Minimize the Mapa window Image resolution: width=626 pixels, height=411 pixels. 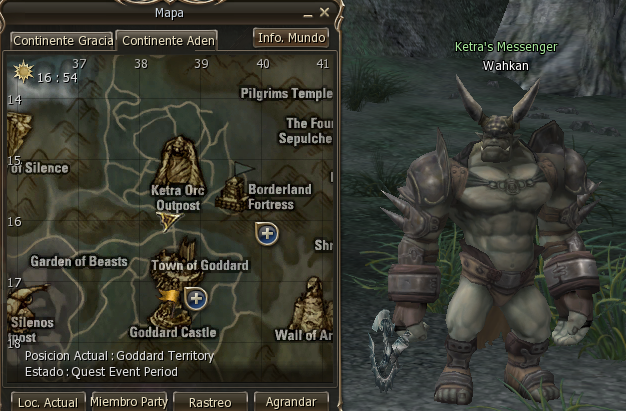(x=308, y=12)
